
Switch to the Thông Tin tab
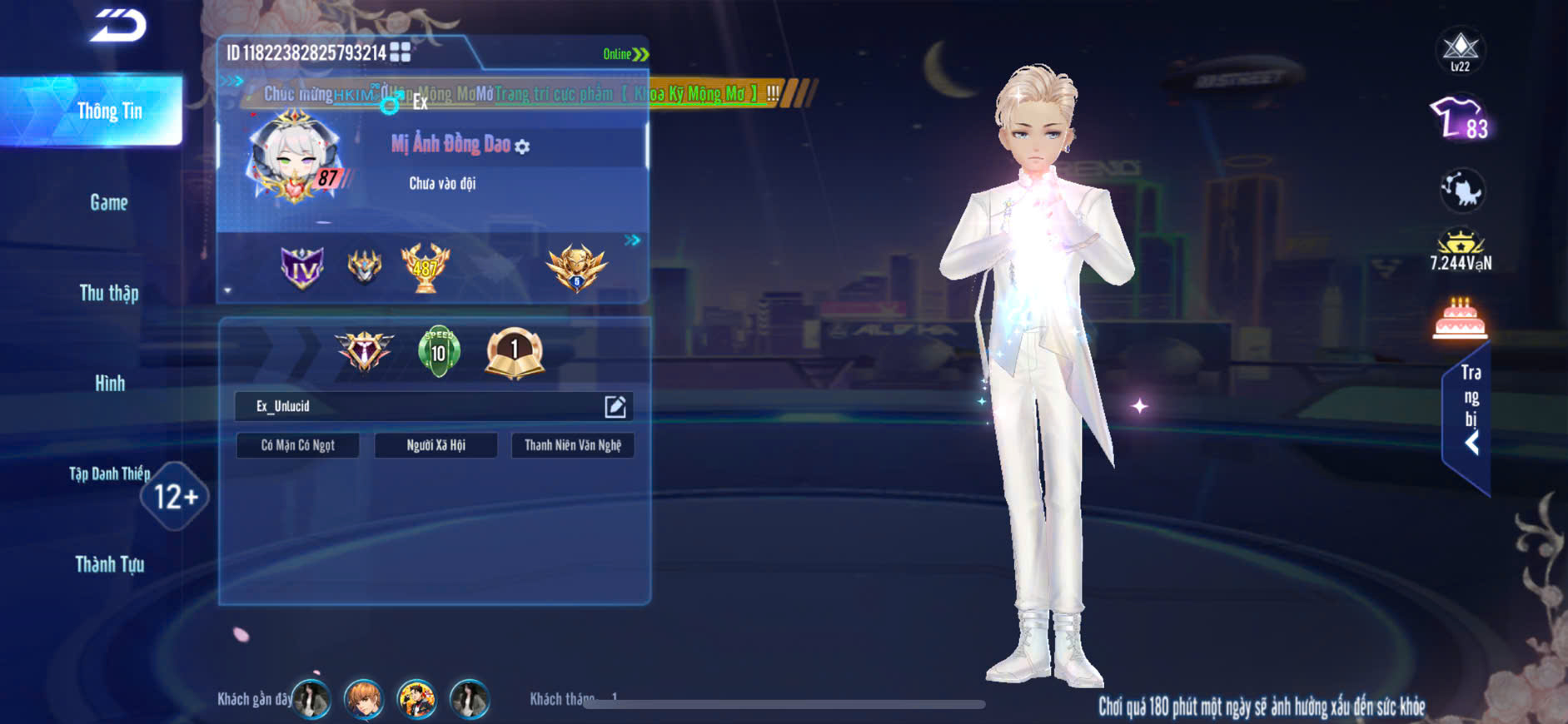109,111
